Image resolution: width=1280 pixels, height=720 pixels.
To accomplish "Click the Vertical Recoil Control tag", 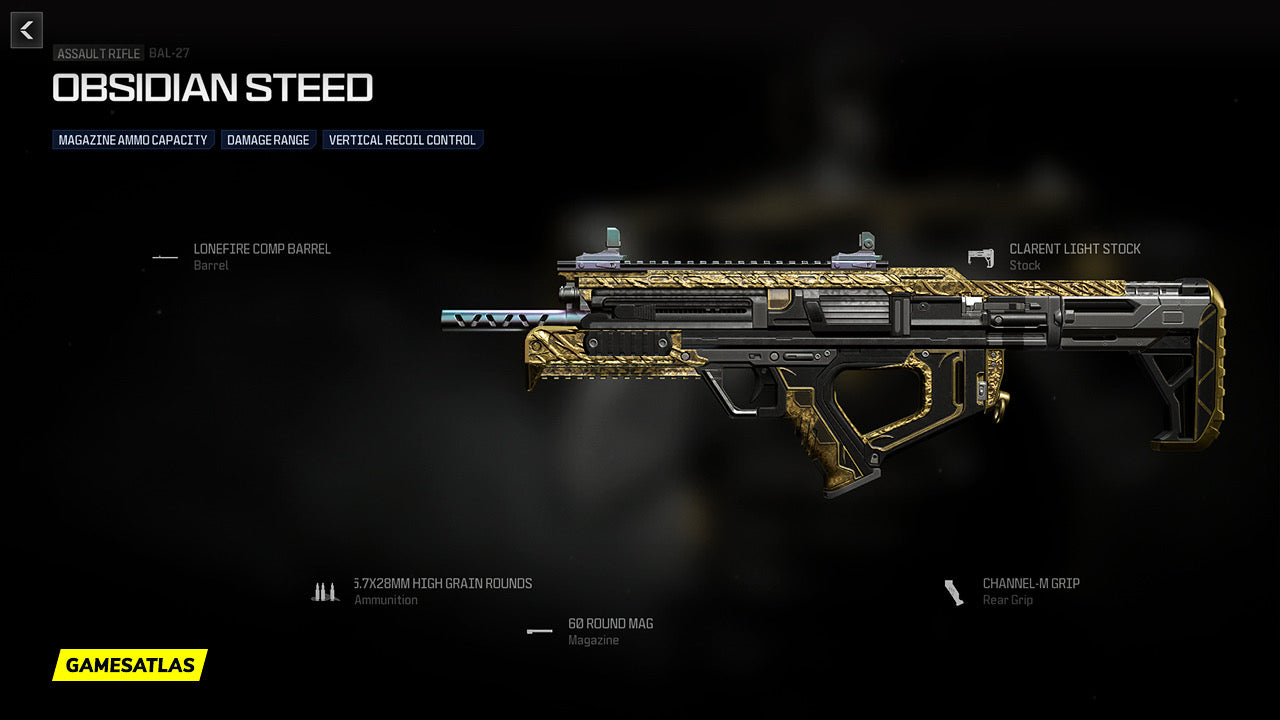I will (x=402, y=140).
